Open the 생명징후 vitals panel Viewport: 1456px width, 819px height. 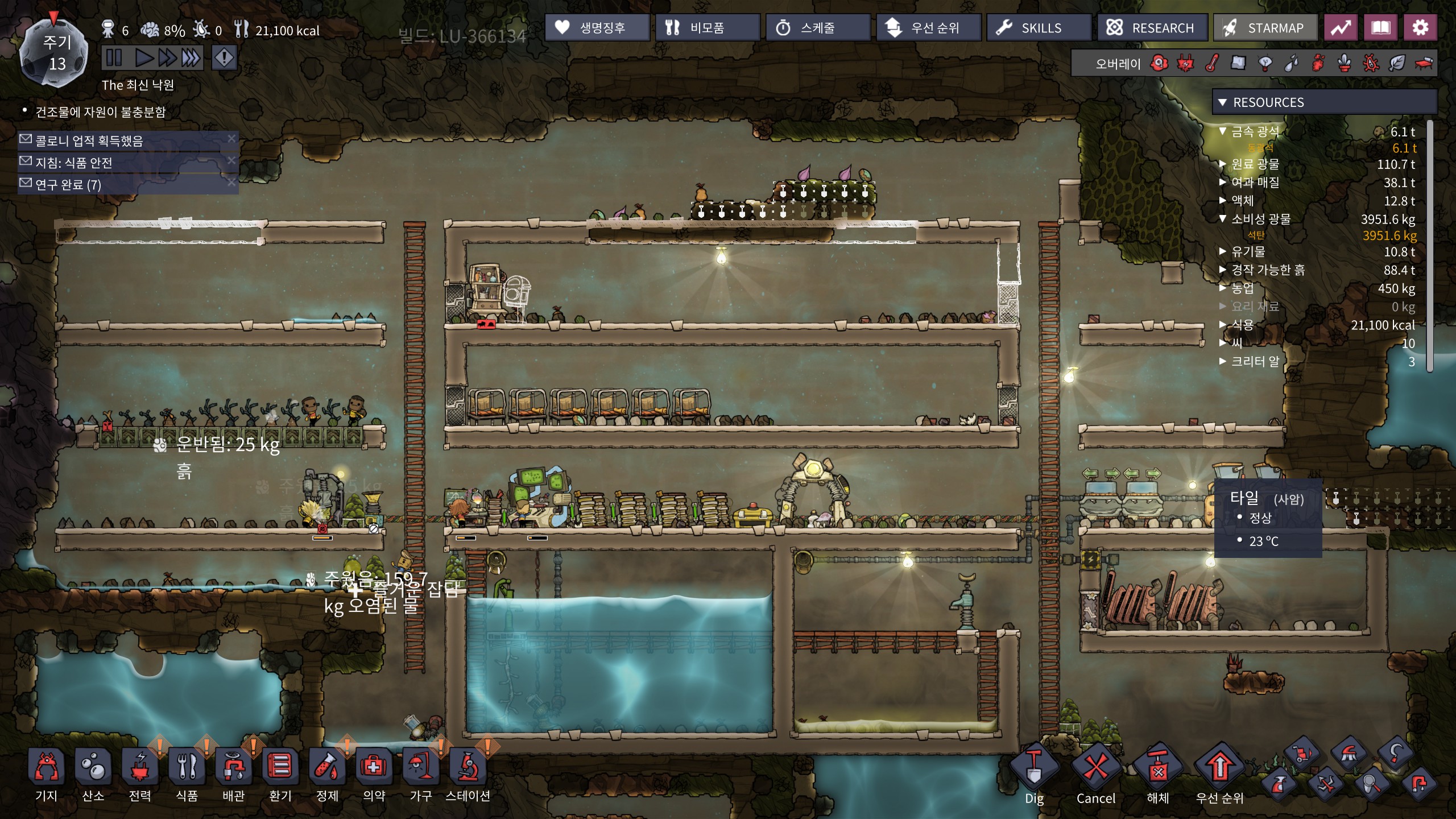pyautogui.click(x=597, y=28)
